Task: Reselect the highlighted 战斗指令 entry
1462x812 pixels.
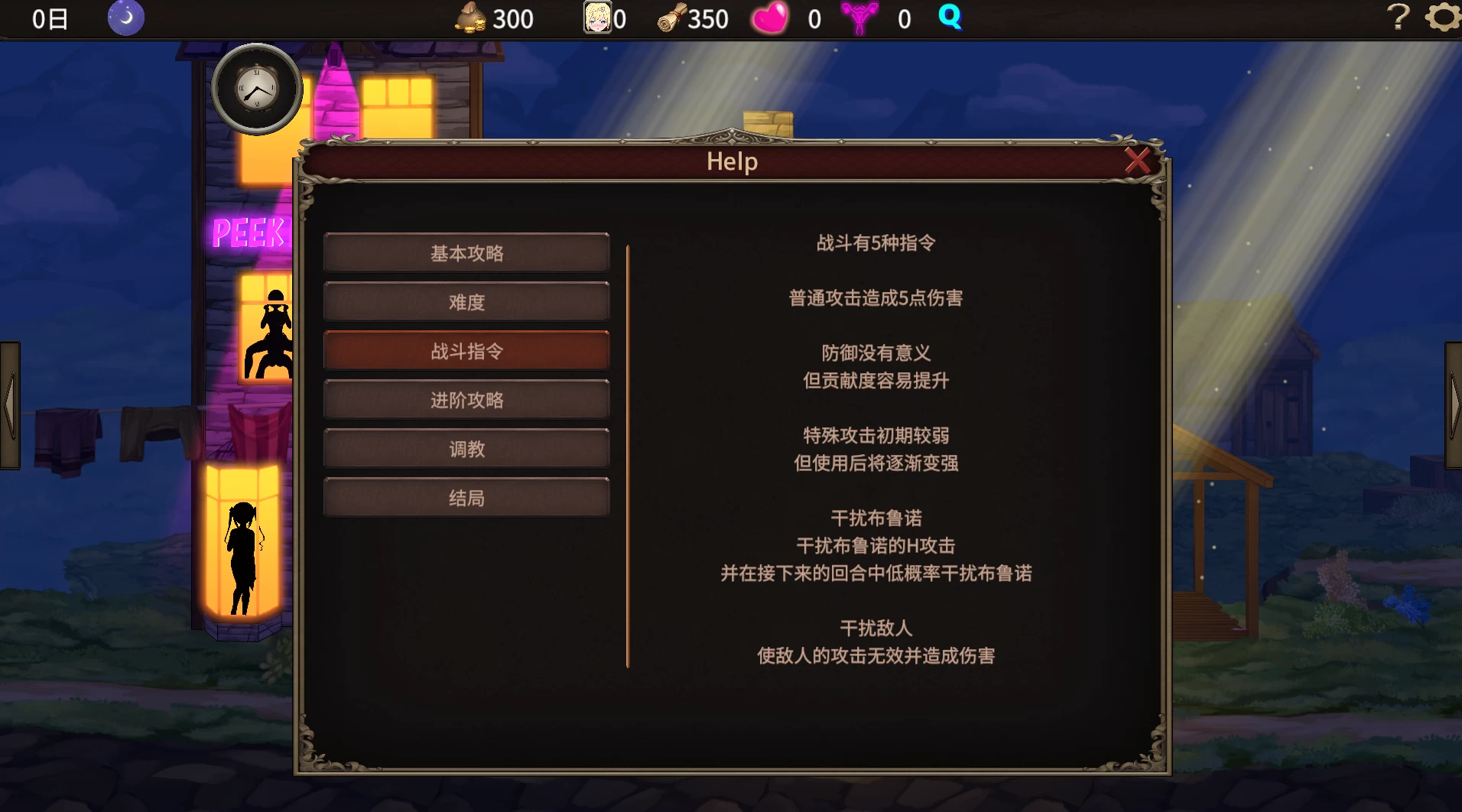Action: pyautogui.click(x=466, y=350)
